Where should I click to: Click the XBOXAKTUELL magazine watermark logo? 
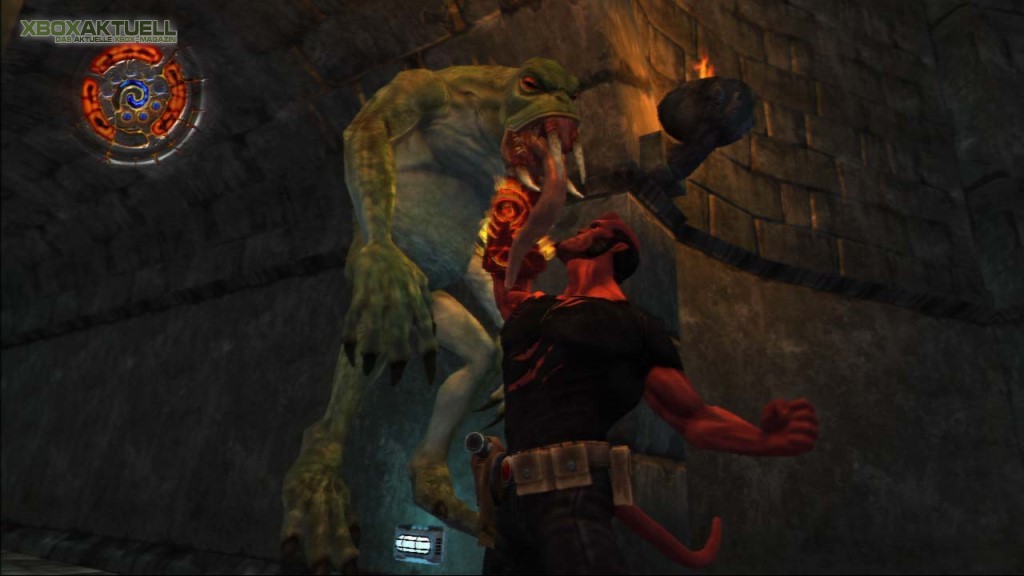(x=98, y=31)
